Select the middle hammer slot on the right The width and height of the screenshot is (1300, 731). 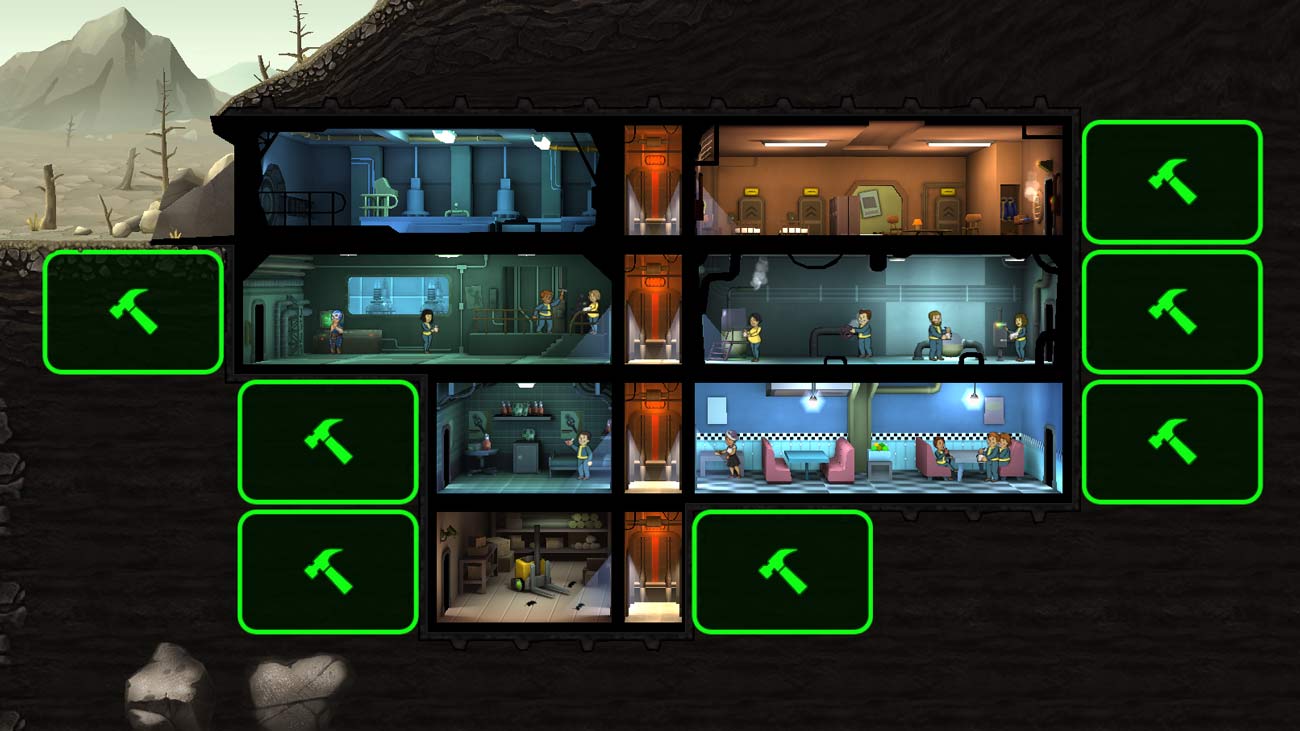coord(1172,310)
